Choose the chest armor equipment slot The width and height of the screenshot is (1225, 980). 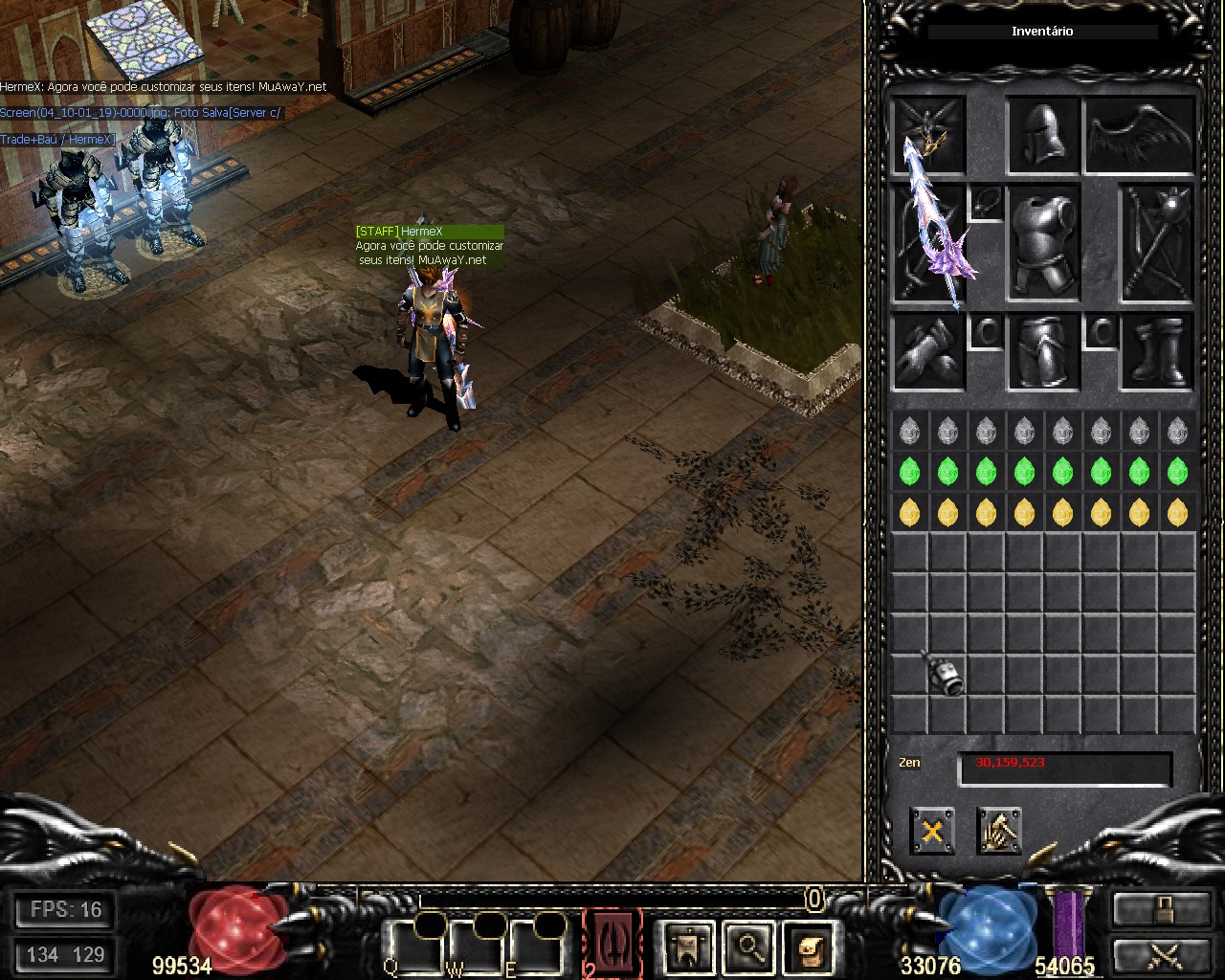pos(1044,244)
